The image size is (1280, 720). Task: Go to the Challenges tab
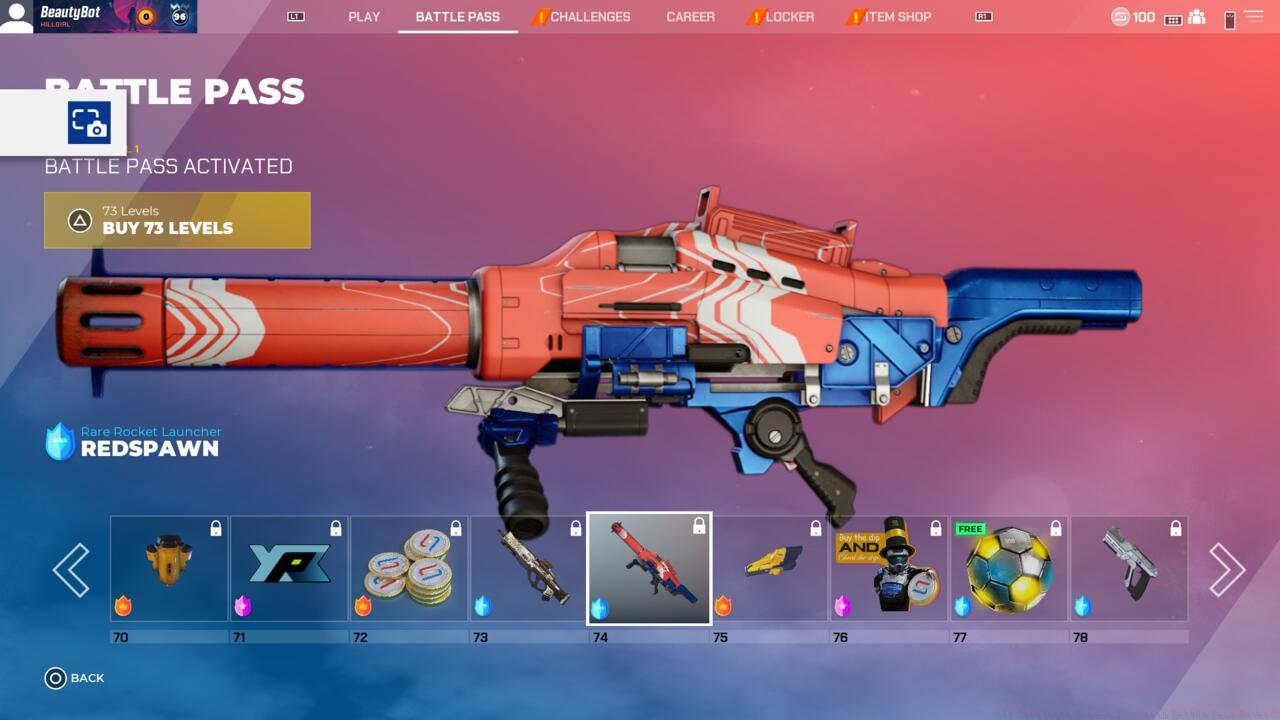[x=589, y=17]
